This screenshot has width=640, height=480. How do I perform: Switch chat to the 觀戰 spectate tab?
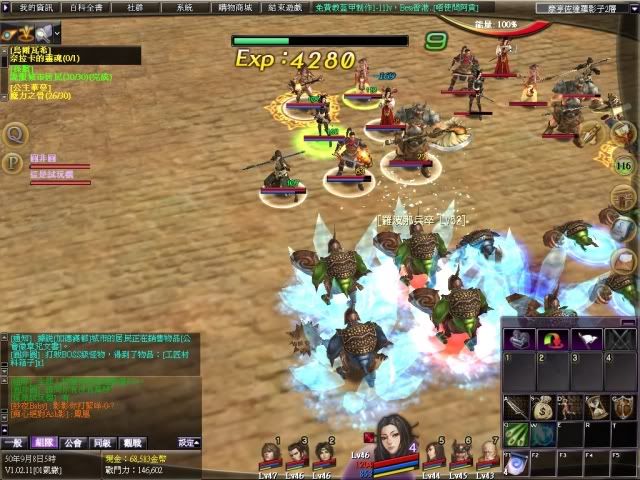coord(132,442)
